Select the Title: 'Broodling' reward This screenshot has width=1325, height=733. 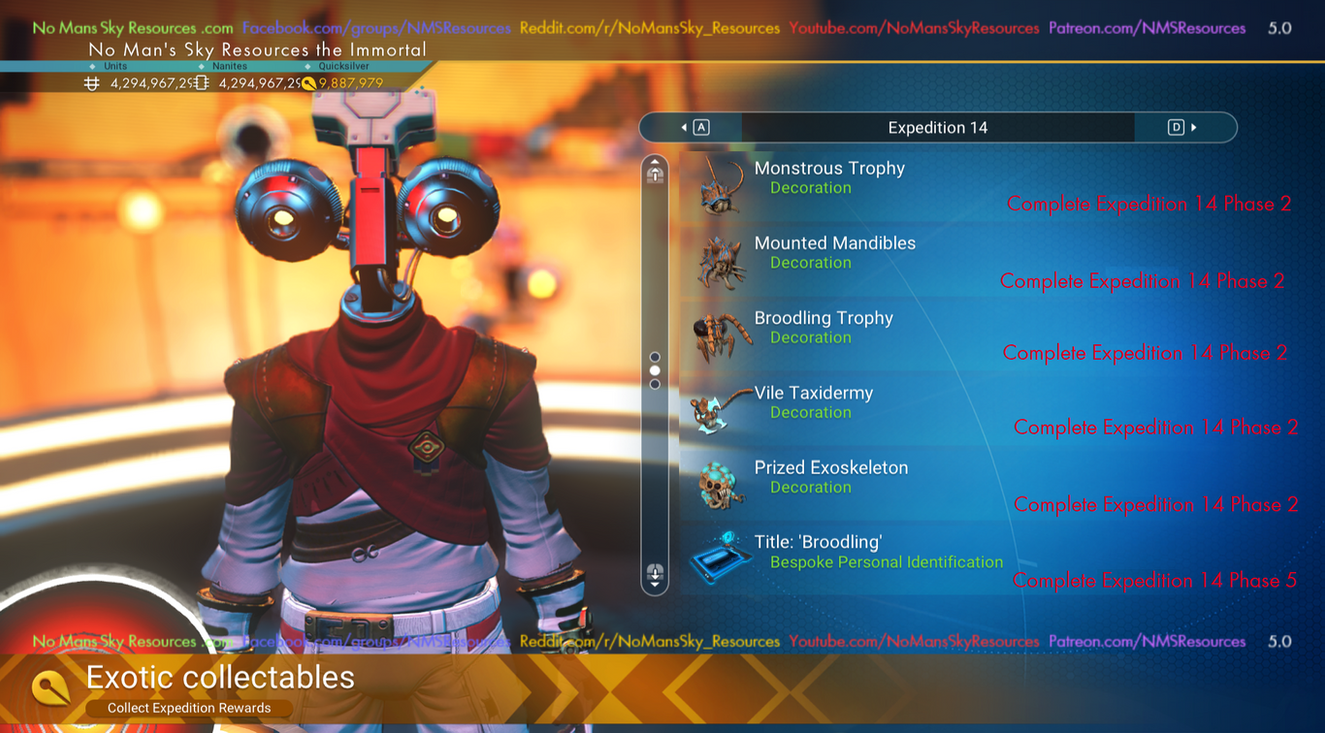(818, 552)
